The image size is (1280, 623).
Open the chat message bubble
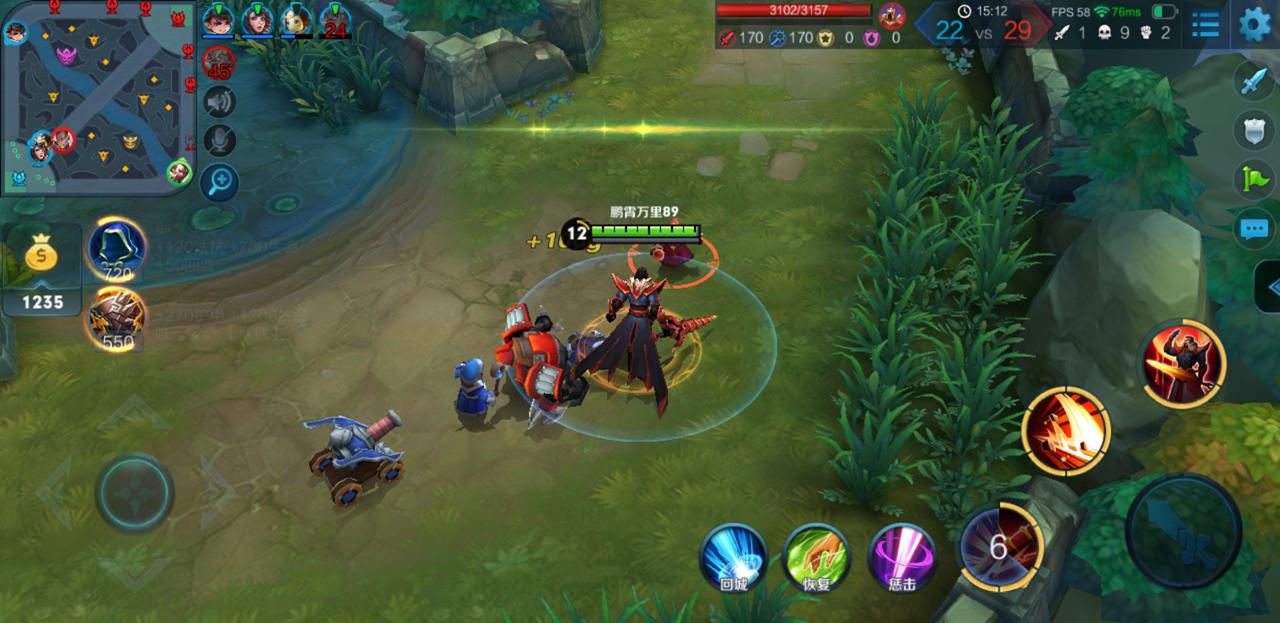[1254, 229]
